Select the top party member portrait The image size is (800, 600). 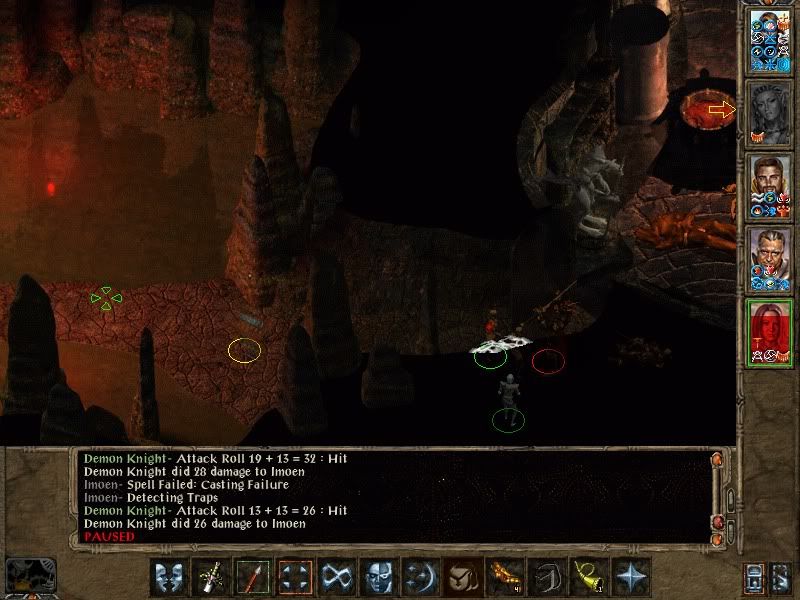[770, 40]
